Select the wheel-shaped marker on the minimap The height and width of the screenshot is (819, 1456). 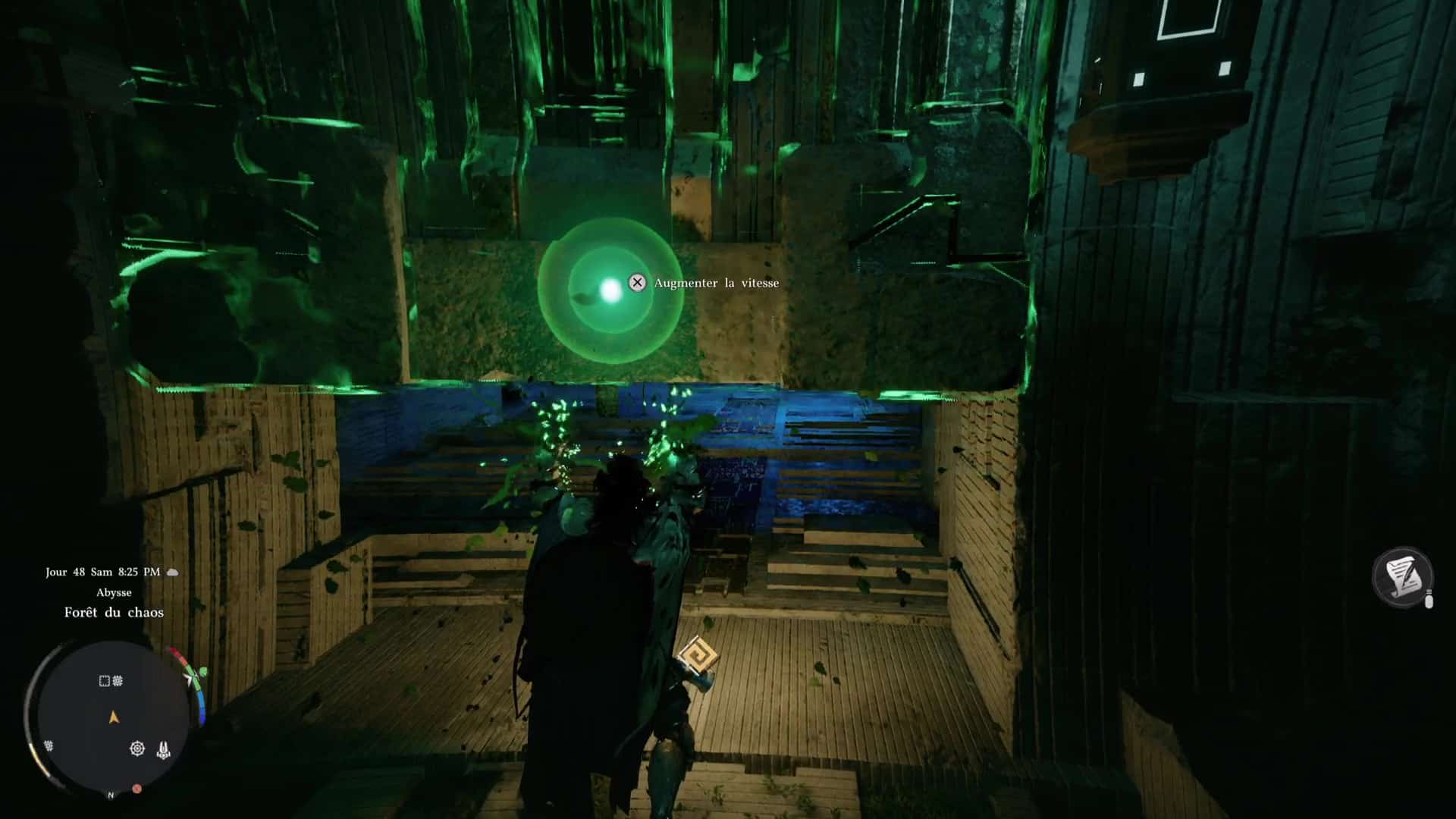(137, 749)
